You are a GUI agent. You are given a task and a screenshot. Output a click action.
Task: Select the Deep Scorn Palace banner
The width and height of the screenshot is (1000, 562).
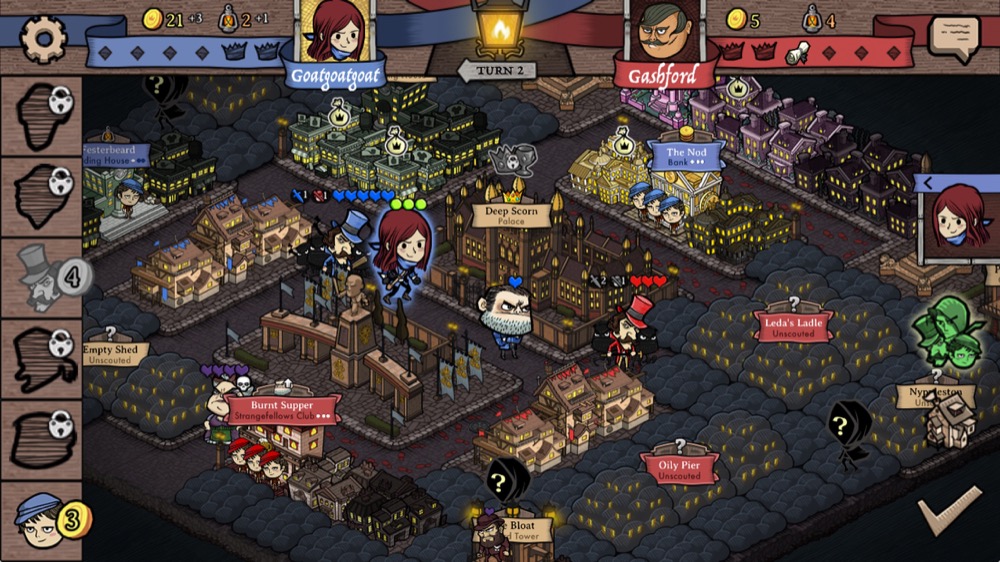tap(512, 215)
